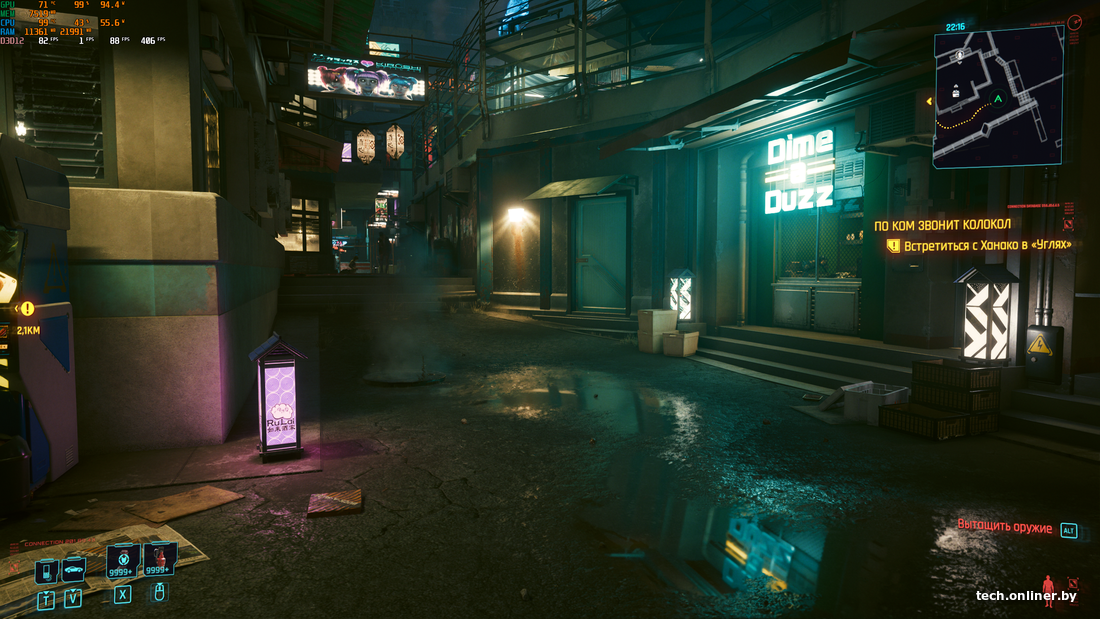Use the health inhaler consumable slot

123,560
